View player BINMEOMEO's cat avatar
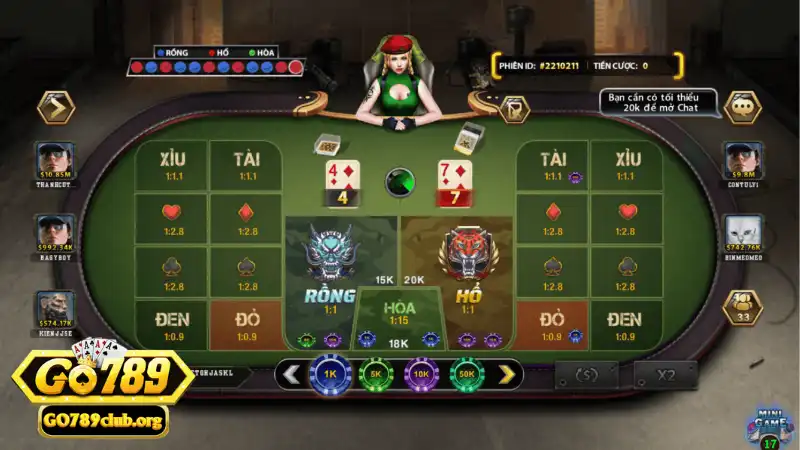 point(743,232)
